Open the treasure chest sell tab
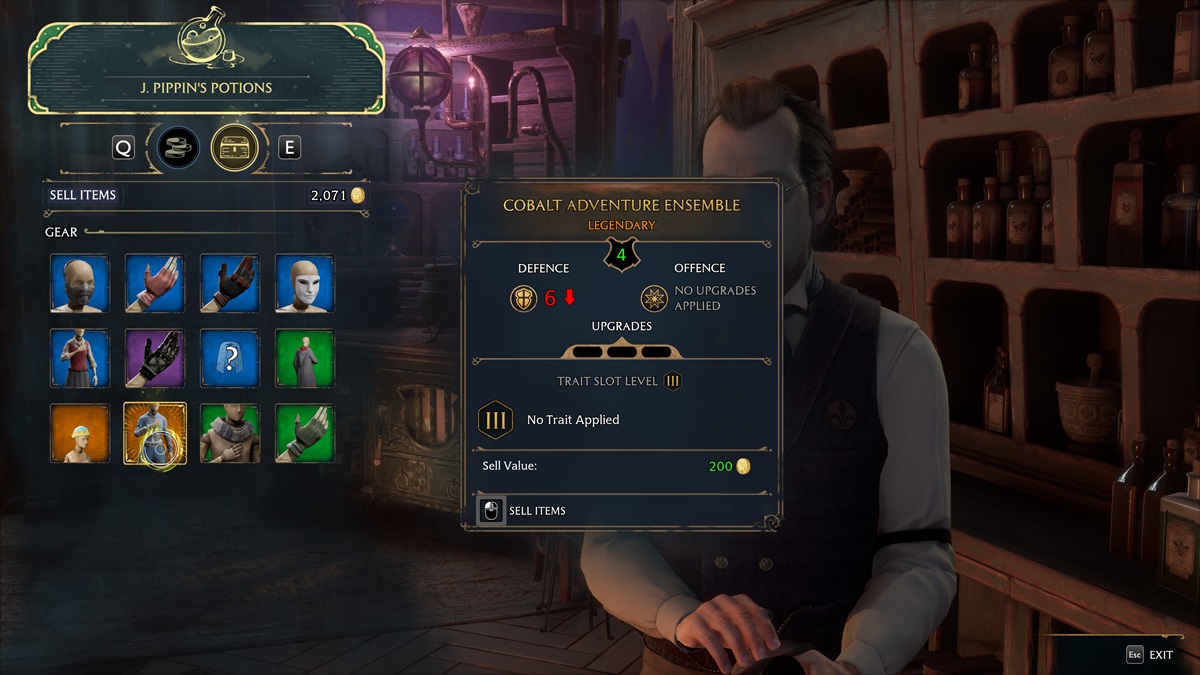The width and height of the screenshot is (1200, 675). coord(235,148)
